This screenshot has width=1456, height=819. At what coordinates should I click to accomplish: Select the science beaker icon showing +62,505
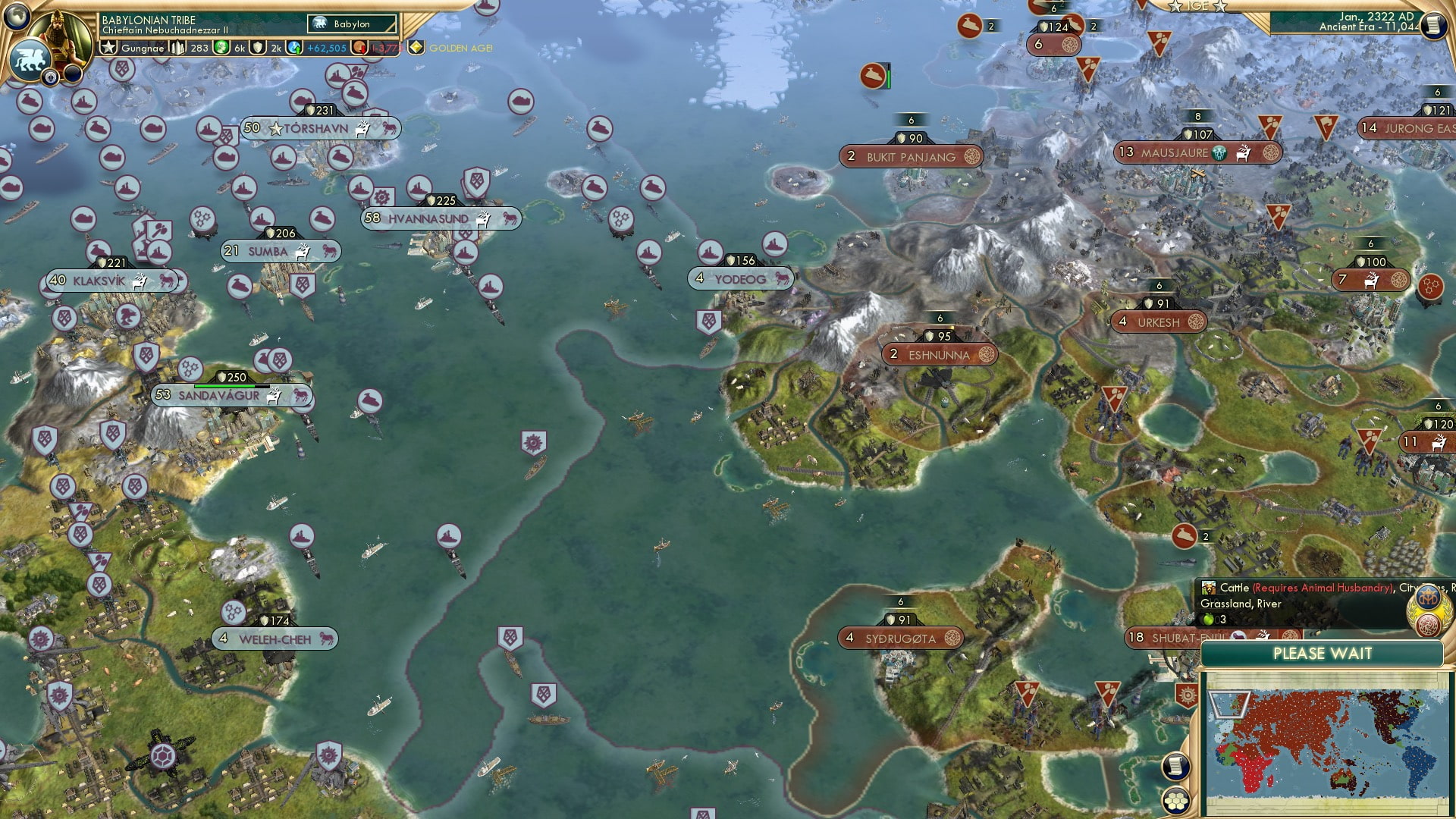tap(293, 47)
